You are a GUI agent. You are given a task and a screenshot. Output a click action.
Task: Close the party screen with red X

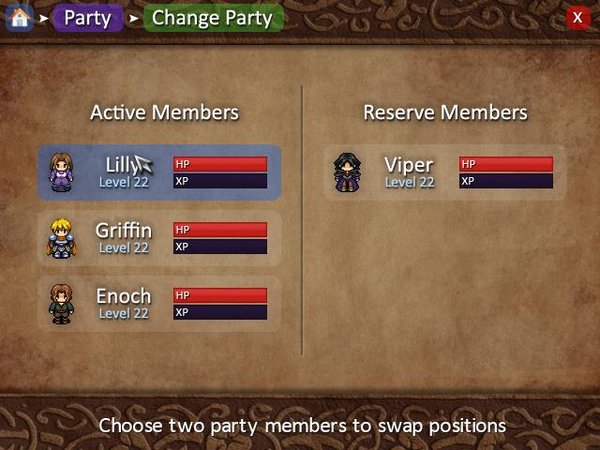(577, 18)
